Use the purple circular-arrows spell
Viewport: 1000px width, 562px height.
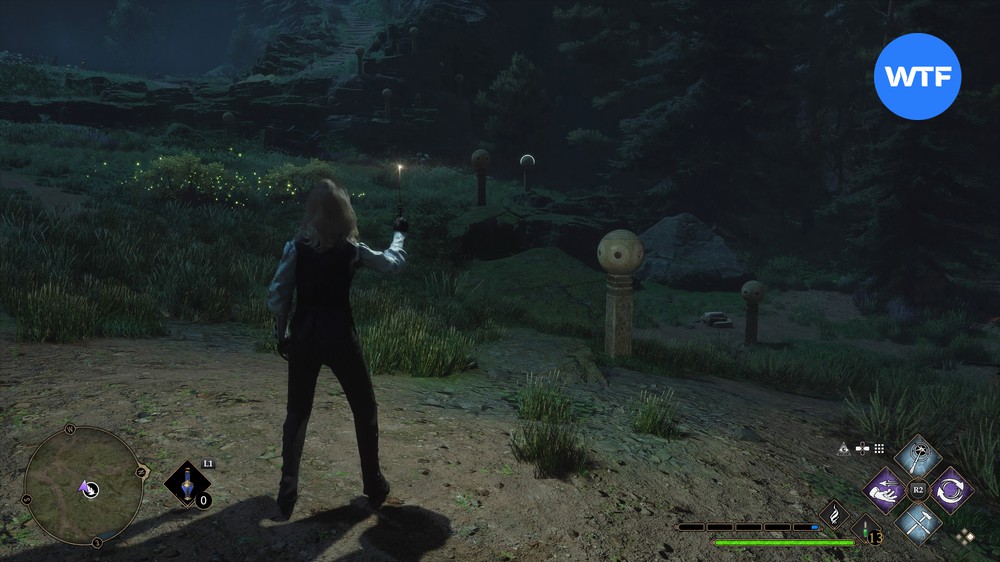pyautogui.click(x=949, y=490)
